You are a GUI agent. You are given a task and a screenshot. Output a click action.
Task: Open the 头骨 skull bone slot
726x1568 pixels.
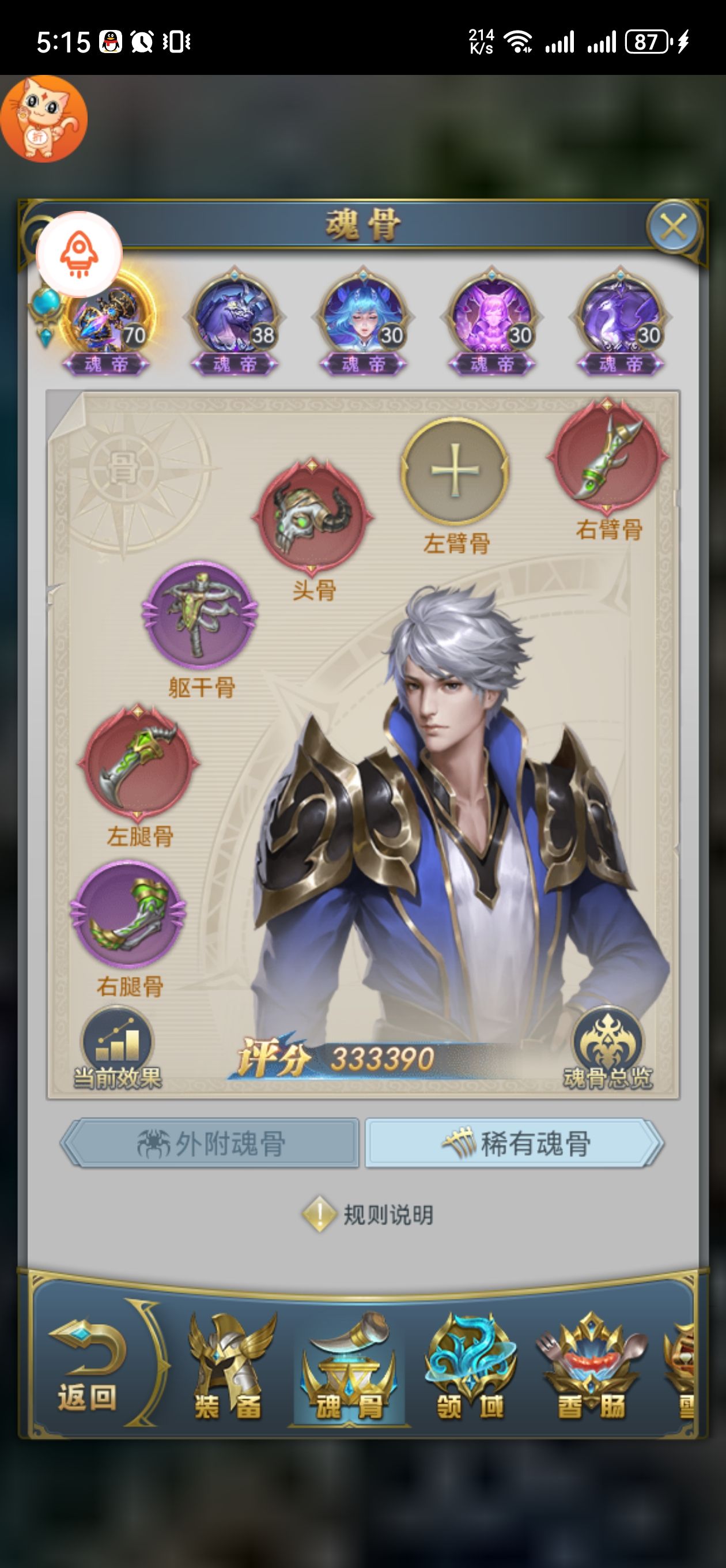(x=312, y=516)
